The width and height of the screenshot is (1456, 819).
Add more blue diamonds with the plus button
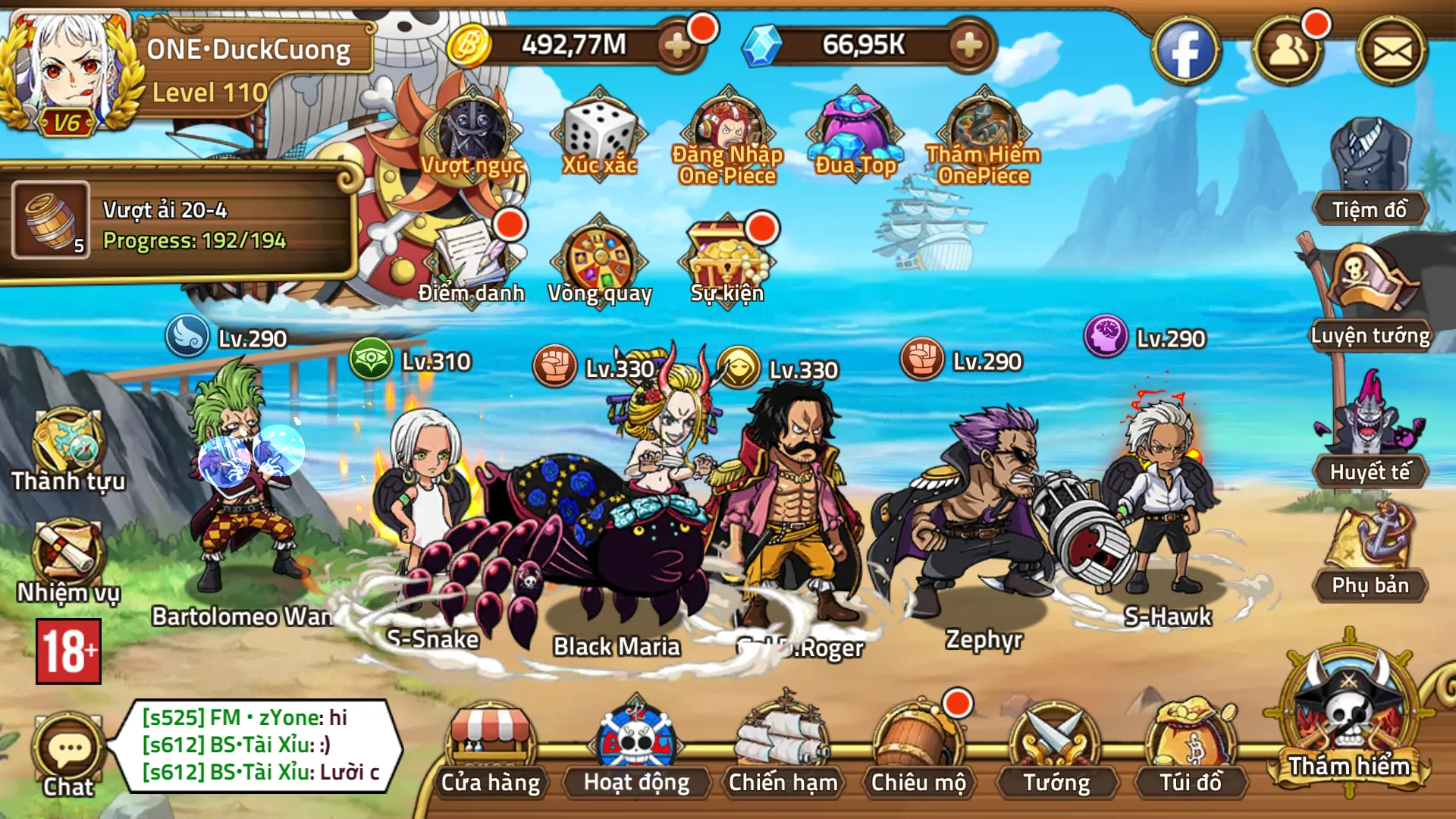pyautogui.click(x=968, y=45)
